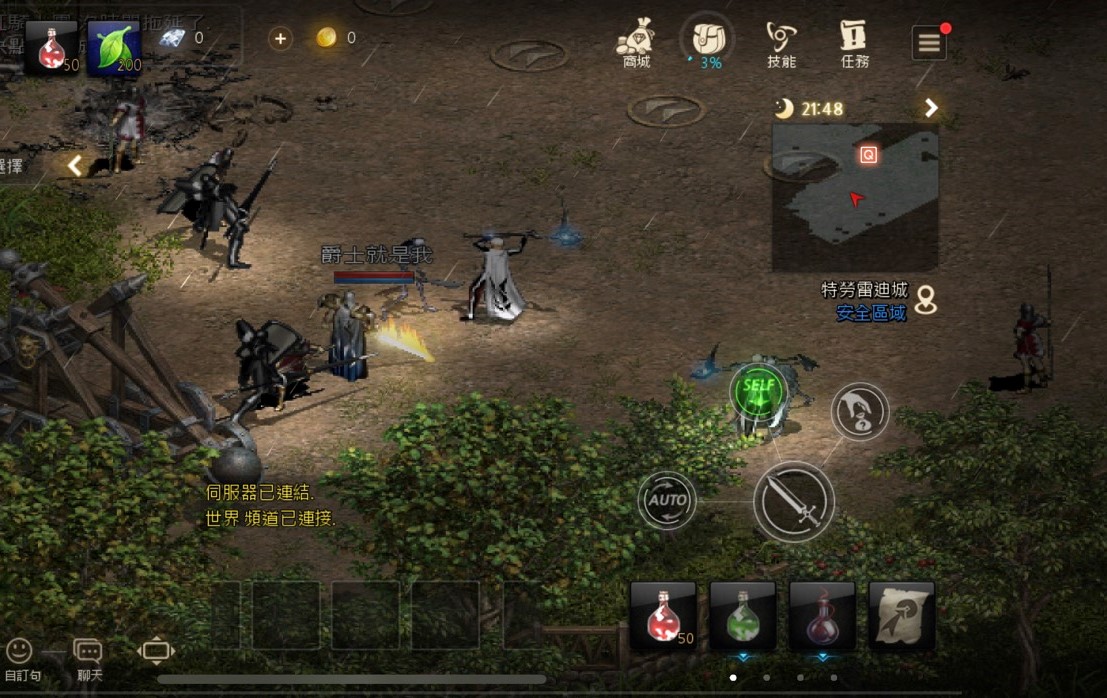The width and height of the screenshot is (1107, 698).
Task: Expand the arrow next to the 21:48 clock
Action: pos(931,108)
